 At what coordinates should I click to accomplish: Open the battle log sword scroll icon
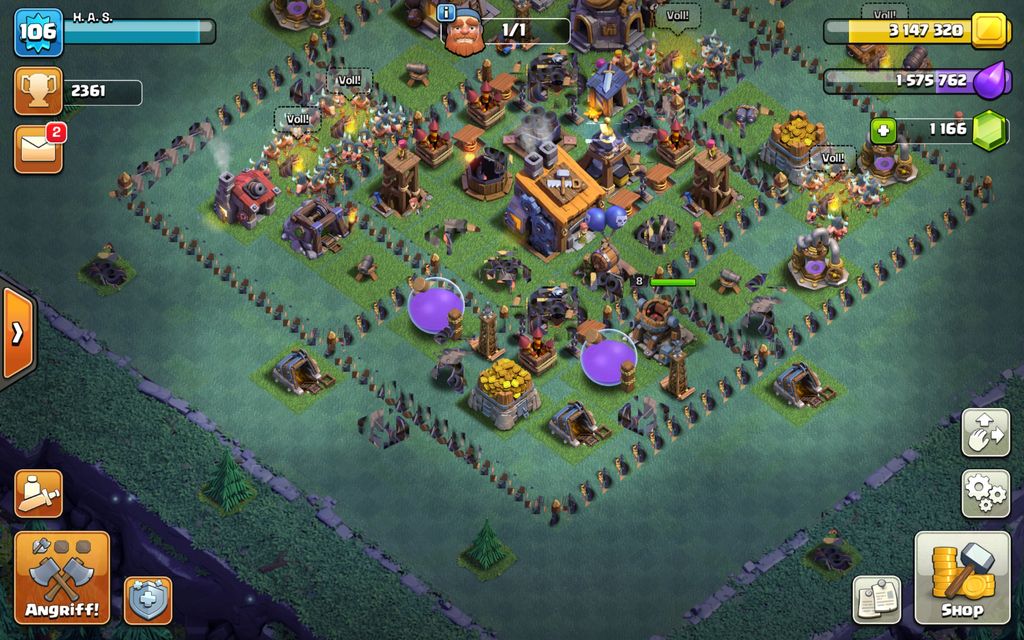coord(38,493)
